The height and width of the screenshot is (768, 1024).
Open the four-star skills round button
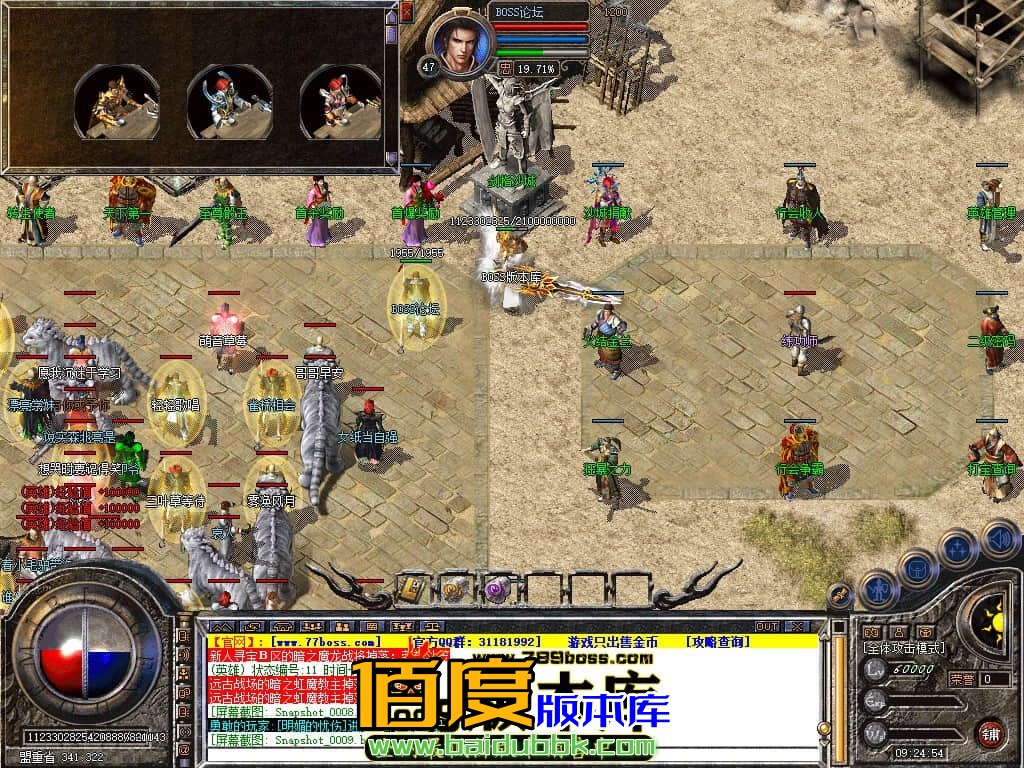[x=958, y=549]
